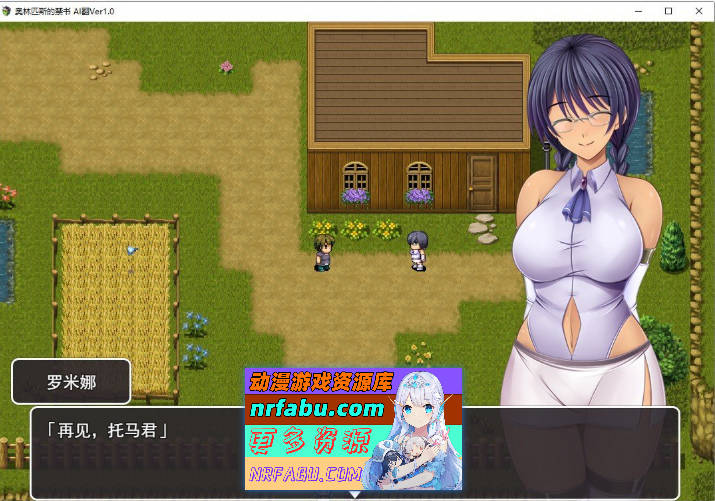Maximize the game window
Screen dimensions: 715x501
(x=668, y=10)
